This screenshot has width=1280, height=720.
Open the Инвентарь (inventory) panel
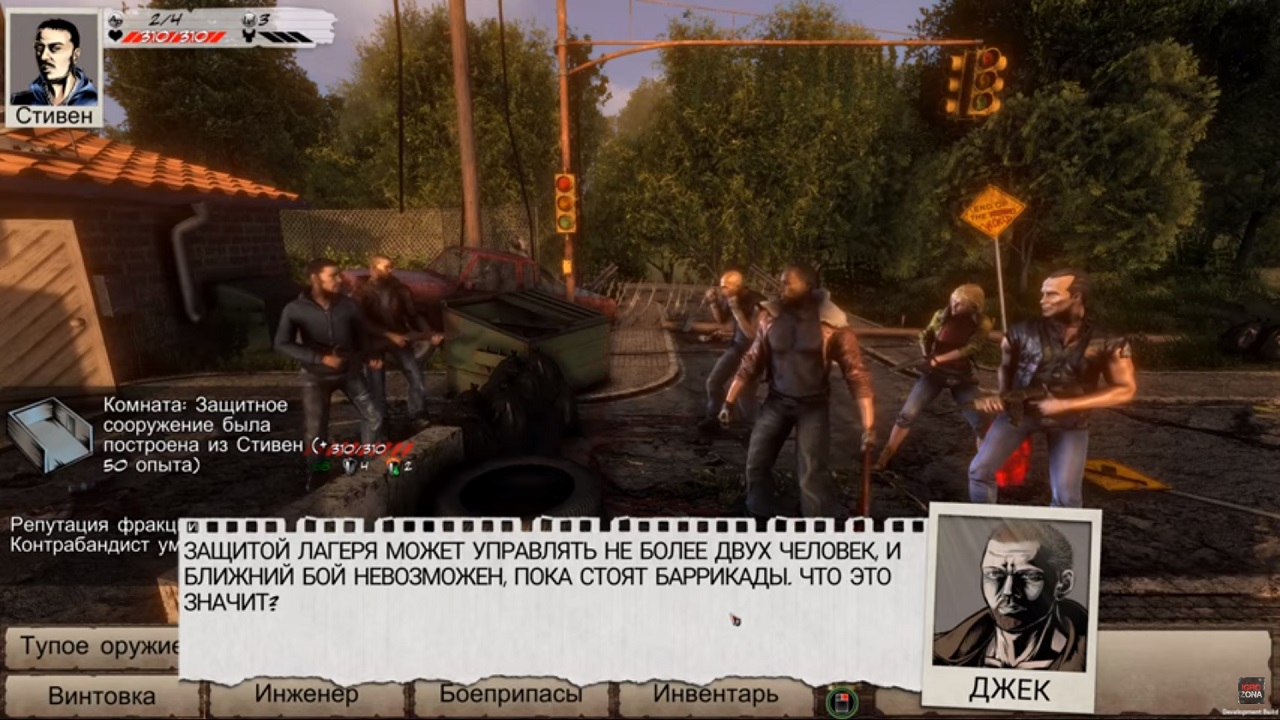(x=715, y=694)
